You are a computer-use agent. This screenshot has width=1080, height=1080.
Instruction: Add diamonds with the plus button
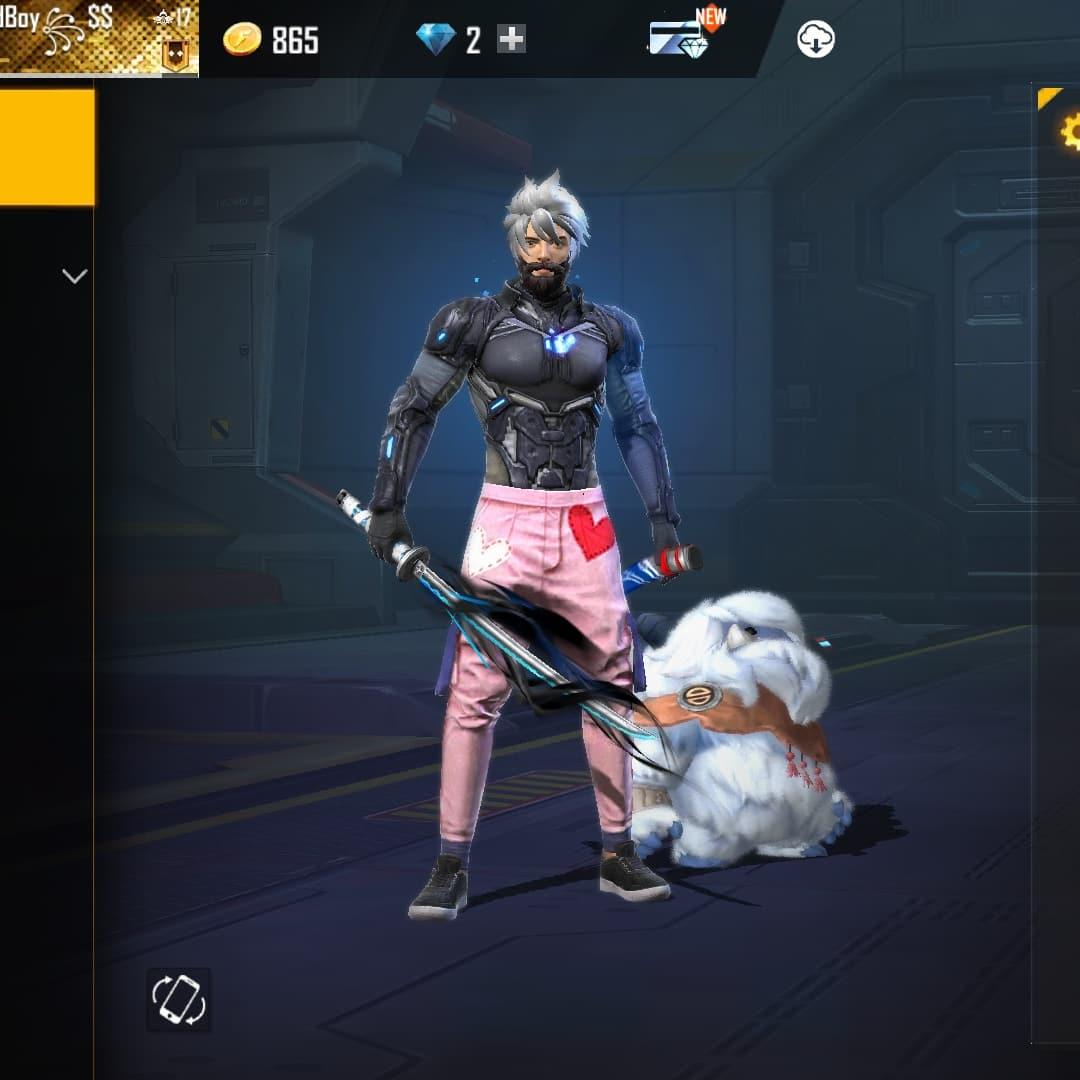511,40
